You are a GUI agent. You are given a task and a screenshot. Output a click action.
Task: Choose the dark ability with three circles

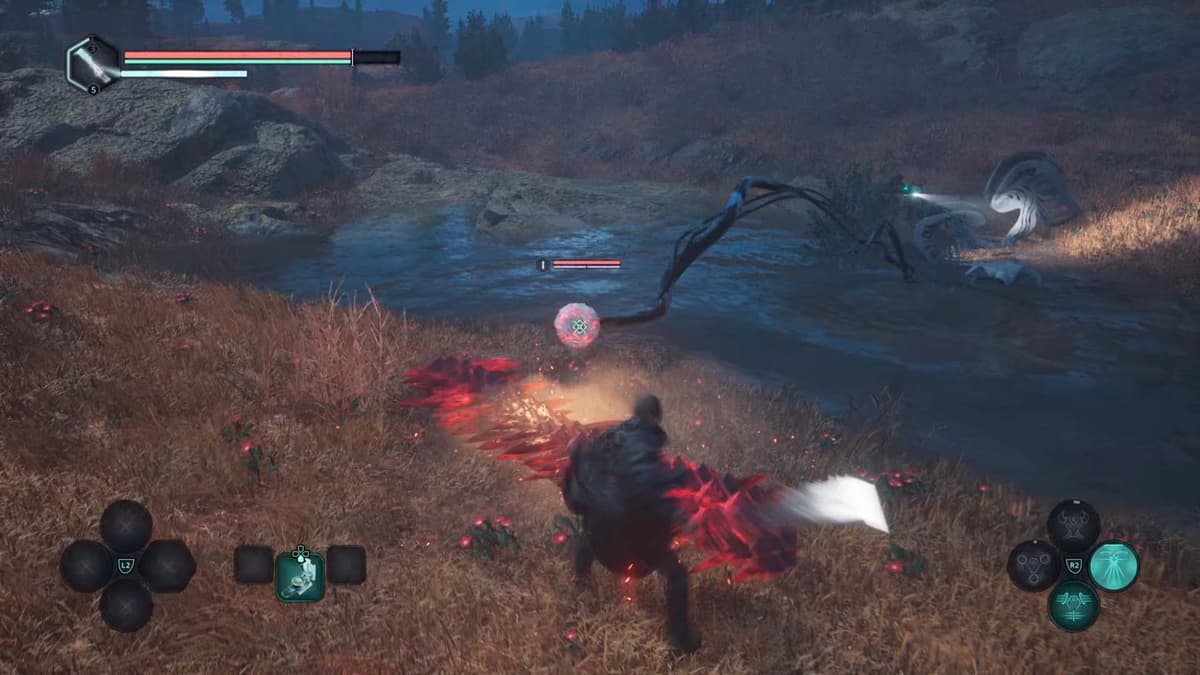1033,567
